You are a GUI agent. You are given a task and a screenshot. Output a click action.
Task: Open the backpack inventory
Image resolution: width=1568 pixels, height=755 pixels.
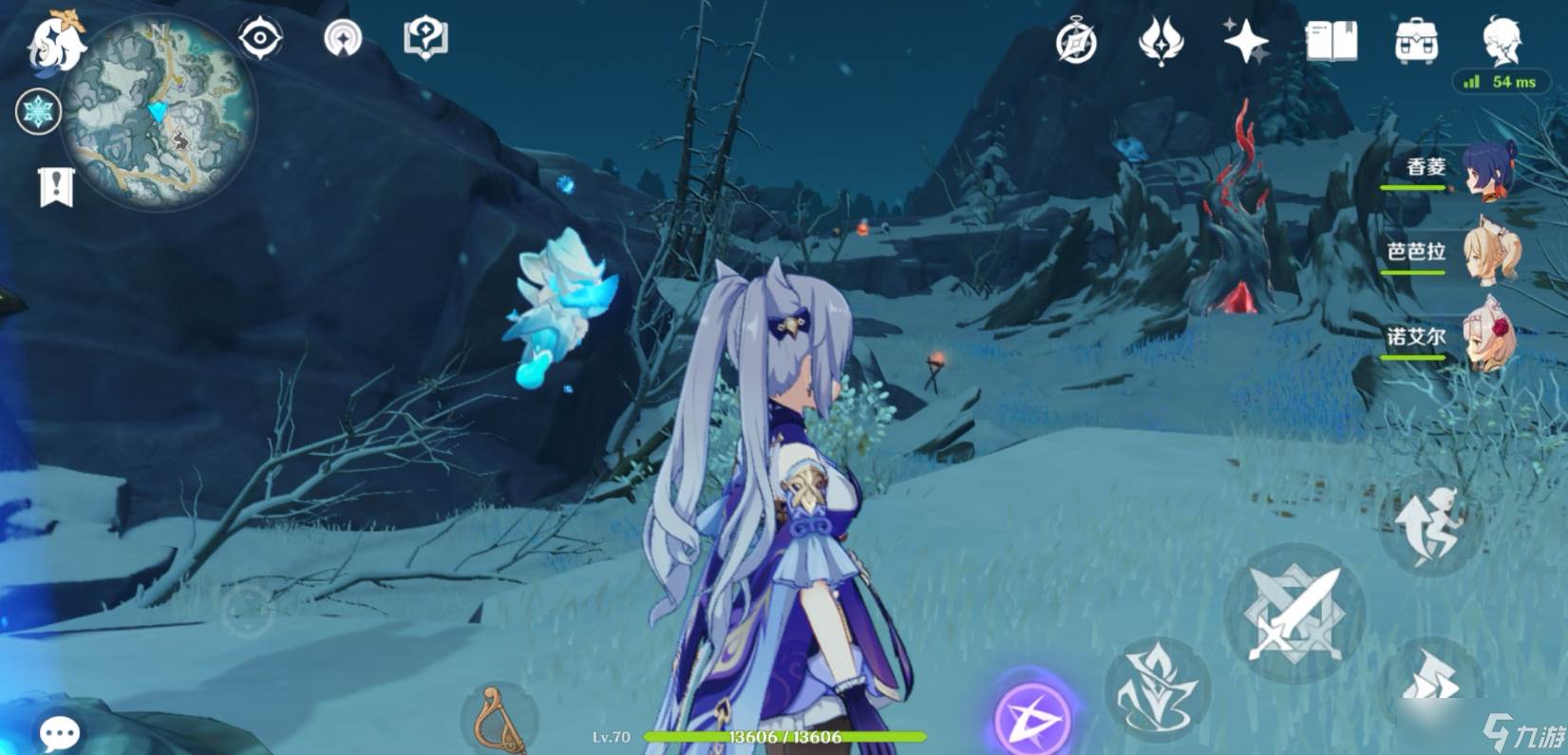coord(1415,42)
